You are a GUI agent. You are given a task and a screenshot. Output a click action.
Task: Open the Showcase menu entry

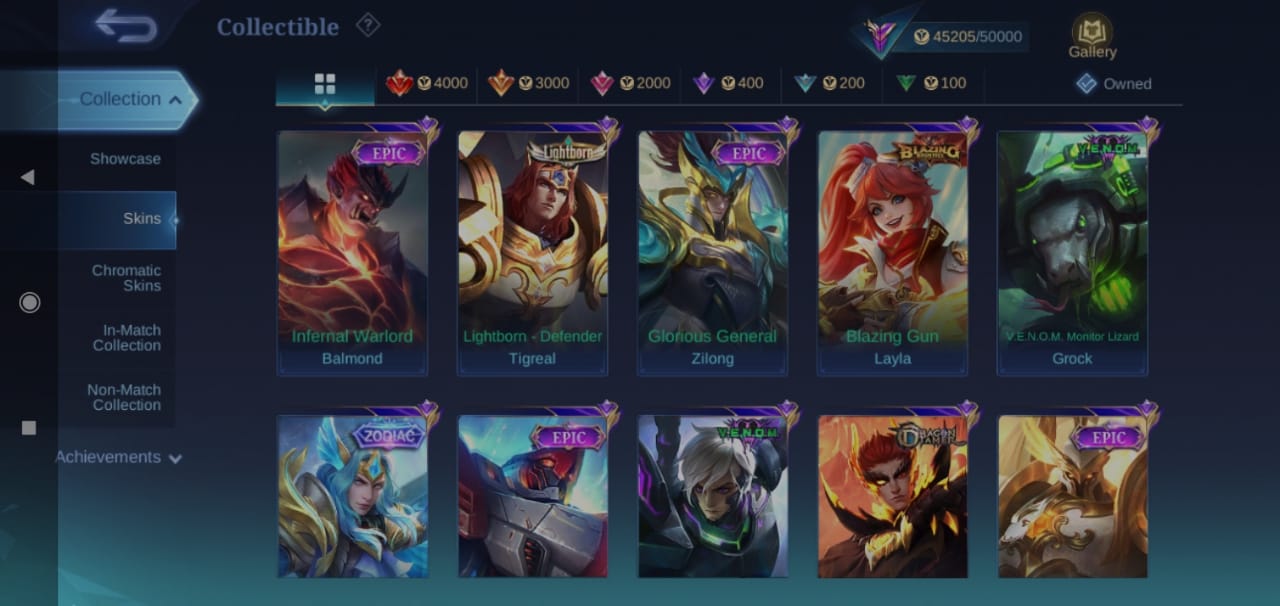pos(125,159)
